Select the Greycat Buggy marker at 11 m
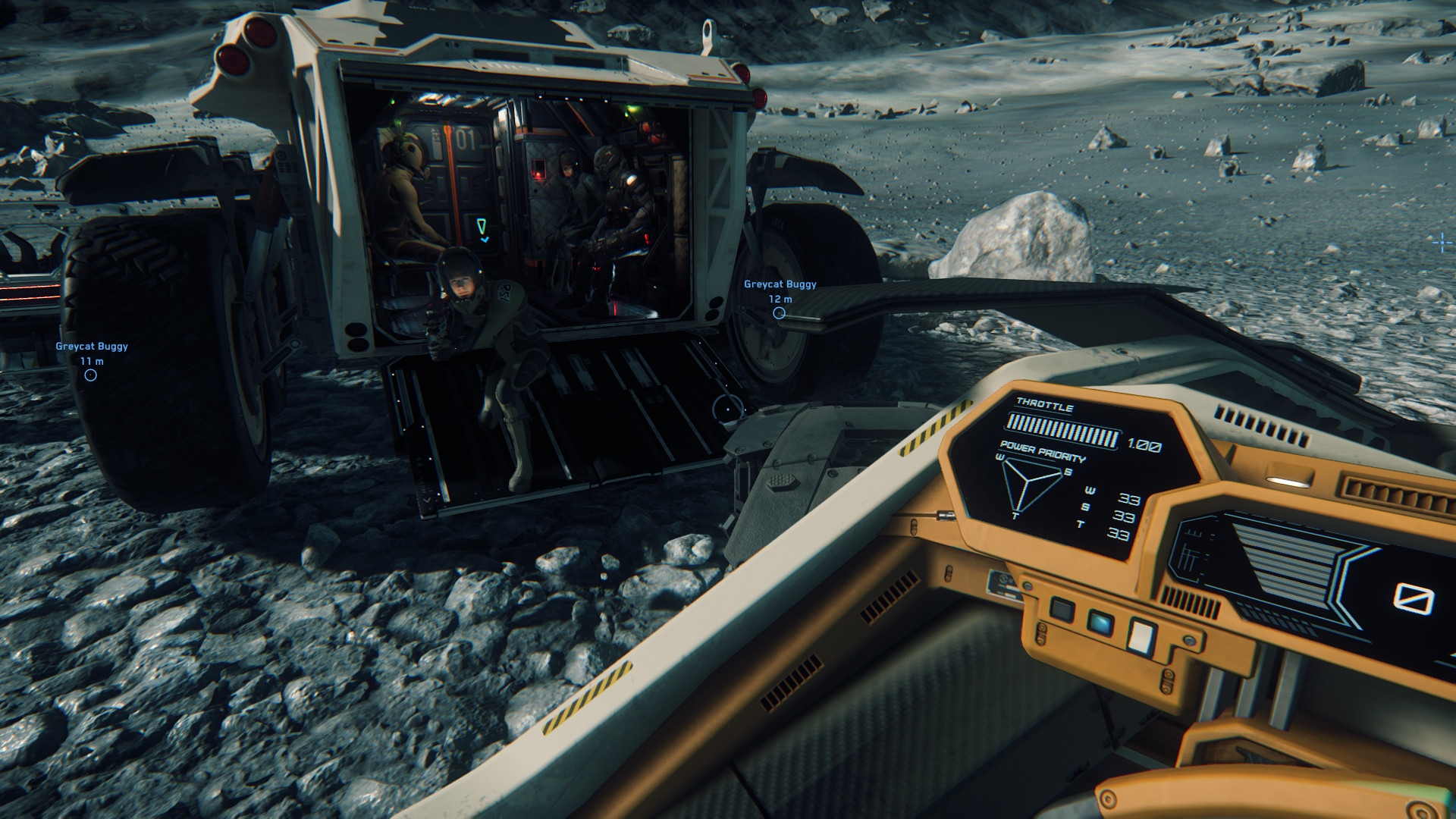The image size is (1456, 819). click(x=91, y=375)
